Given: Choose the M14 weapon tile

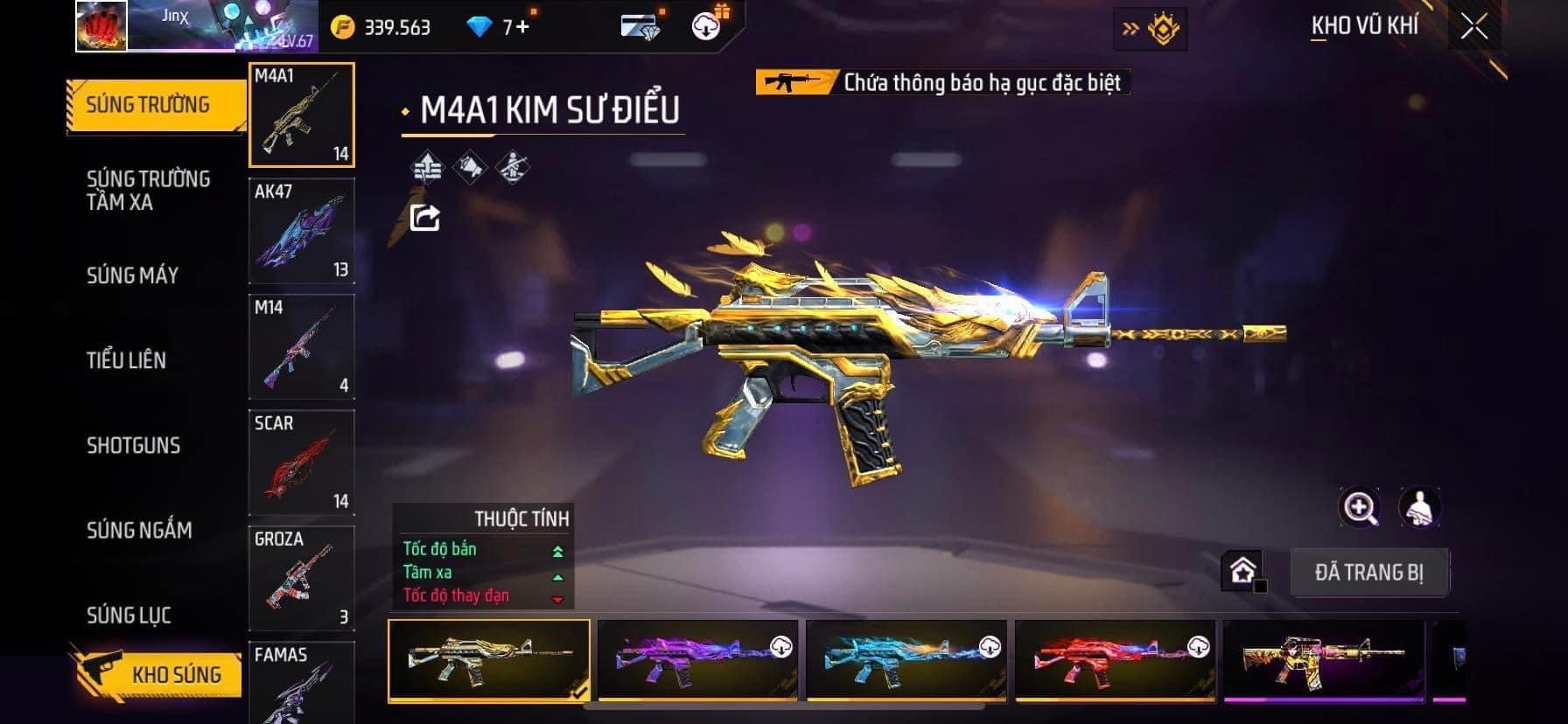Looking at the screenshot, I should 302,346.
